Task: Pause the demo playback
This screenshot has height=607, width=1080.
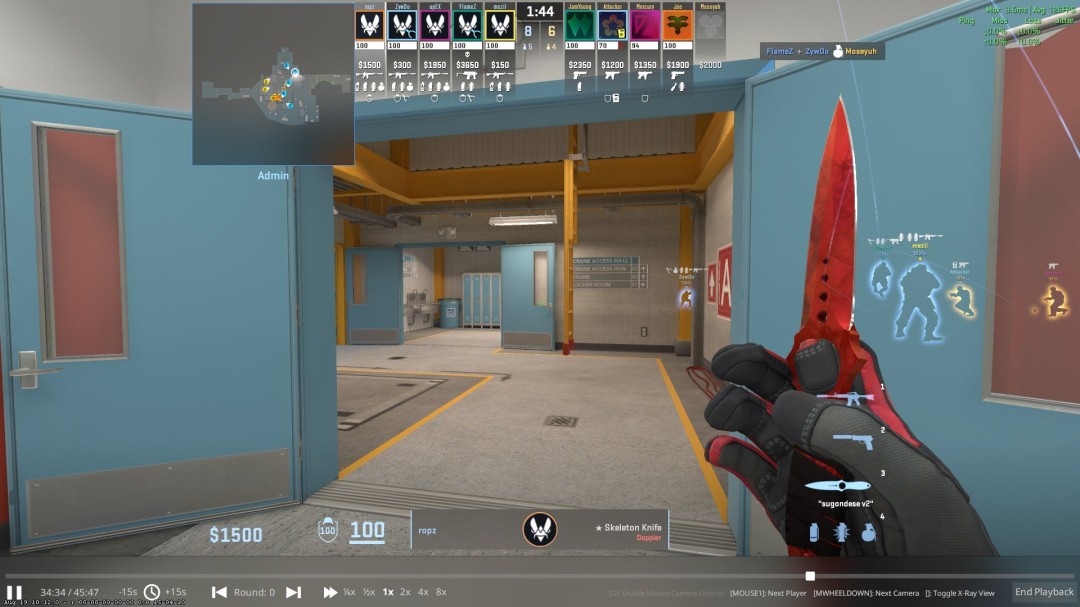Action: (x=14, y=592)
